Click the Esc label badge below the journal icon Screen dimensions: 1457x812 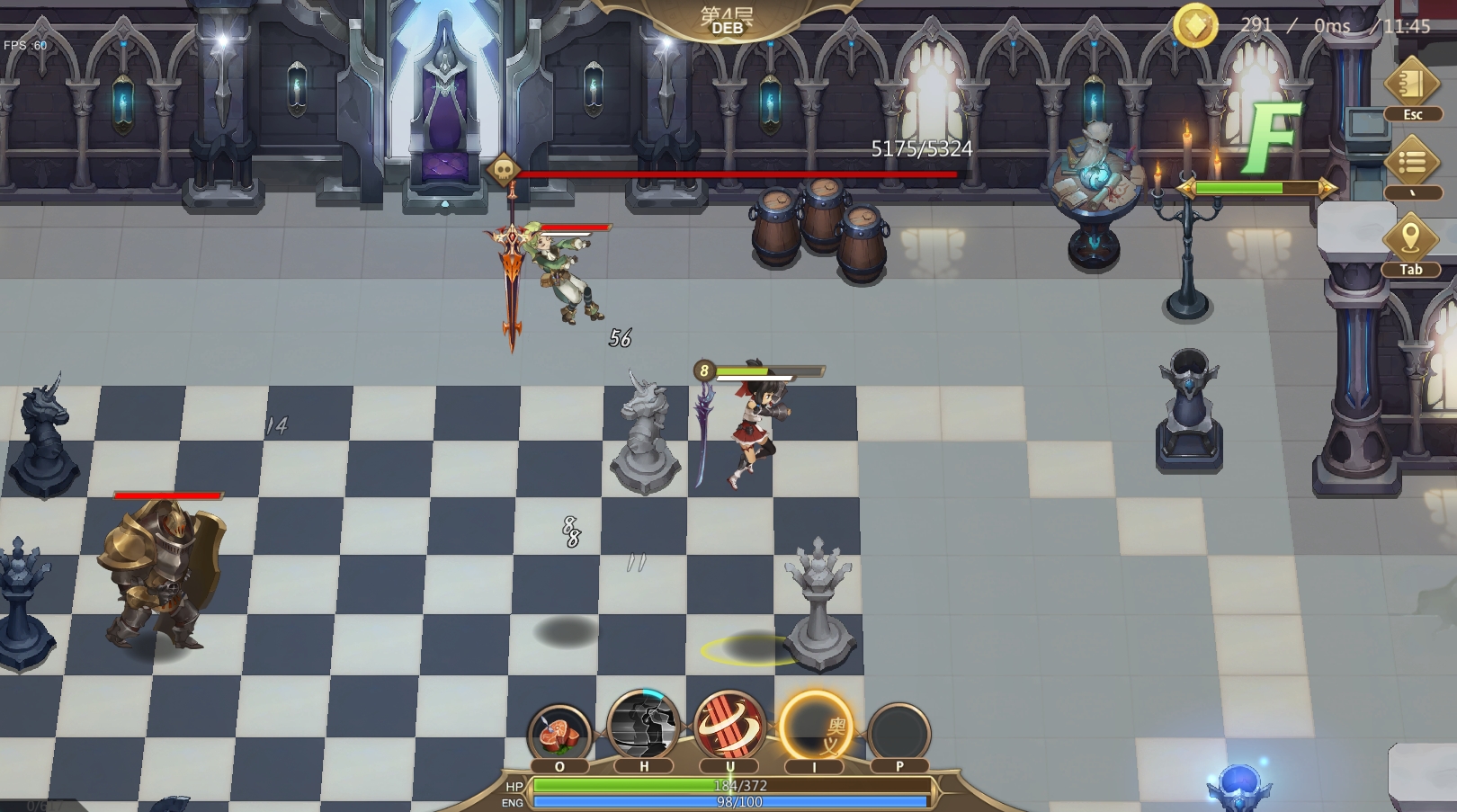tap(1413, 114)
